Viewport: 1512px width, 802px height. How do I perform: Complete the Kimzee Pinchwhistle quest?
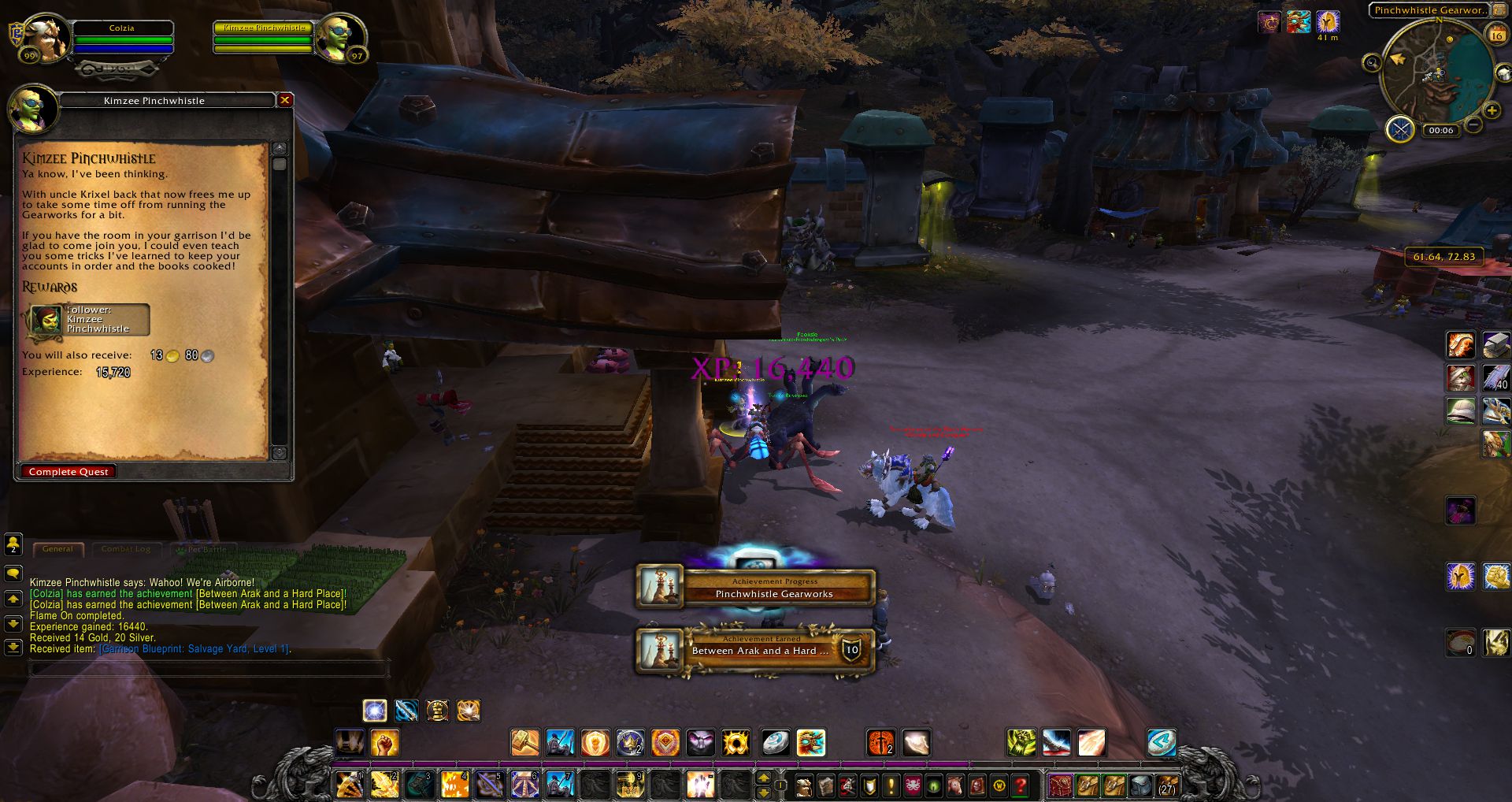(x=69, y=471)
